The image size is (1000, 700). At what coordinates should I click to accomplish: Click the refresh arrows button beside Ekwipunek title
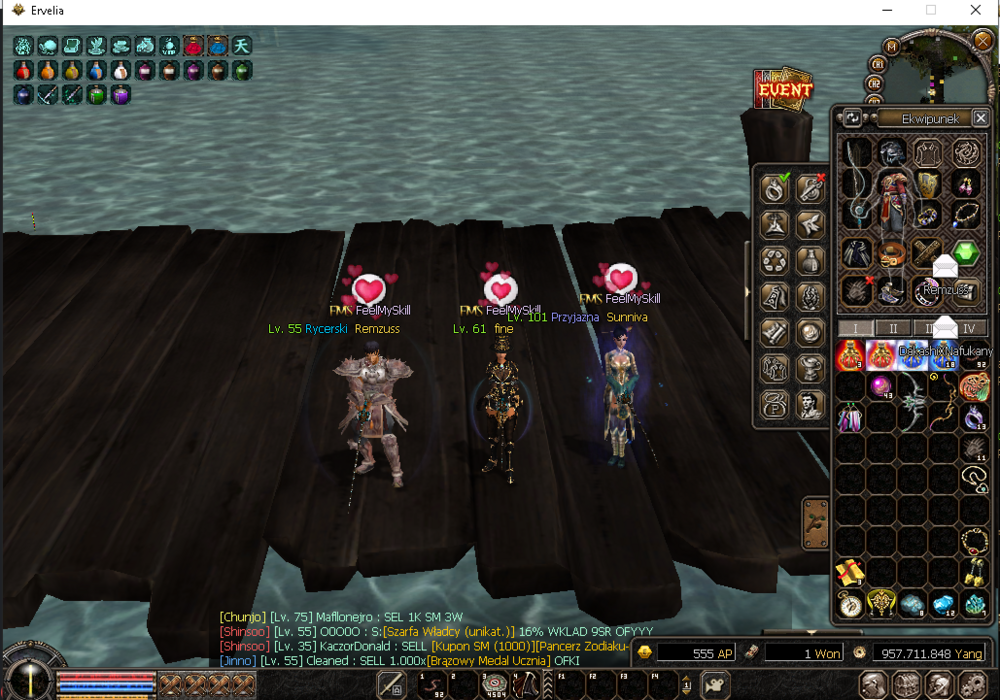tap(852, 118)
